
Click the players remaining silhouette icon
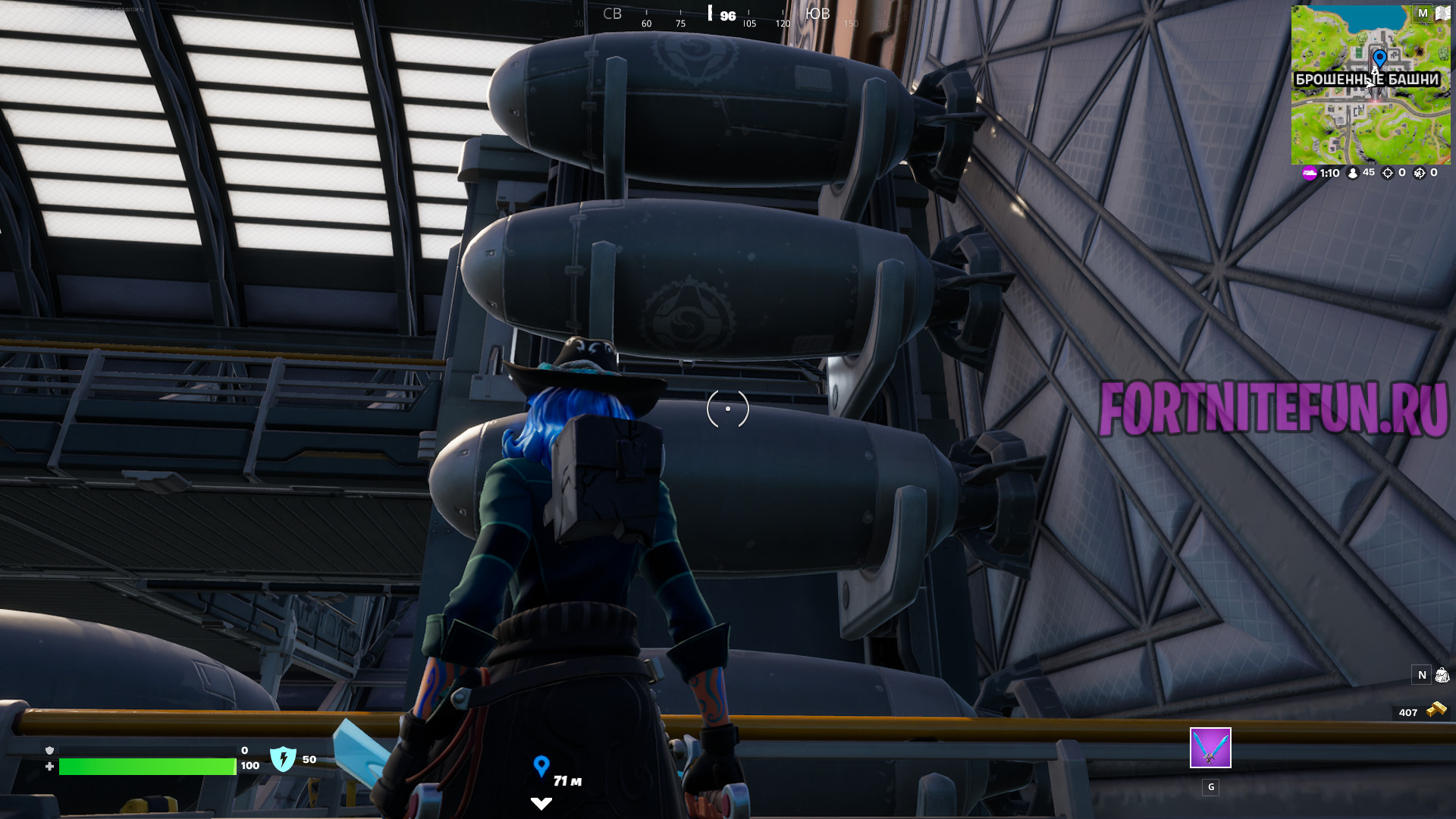tap(1352, 173)
